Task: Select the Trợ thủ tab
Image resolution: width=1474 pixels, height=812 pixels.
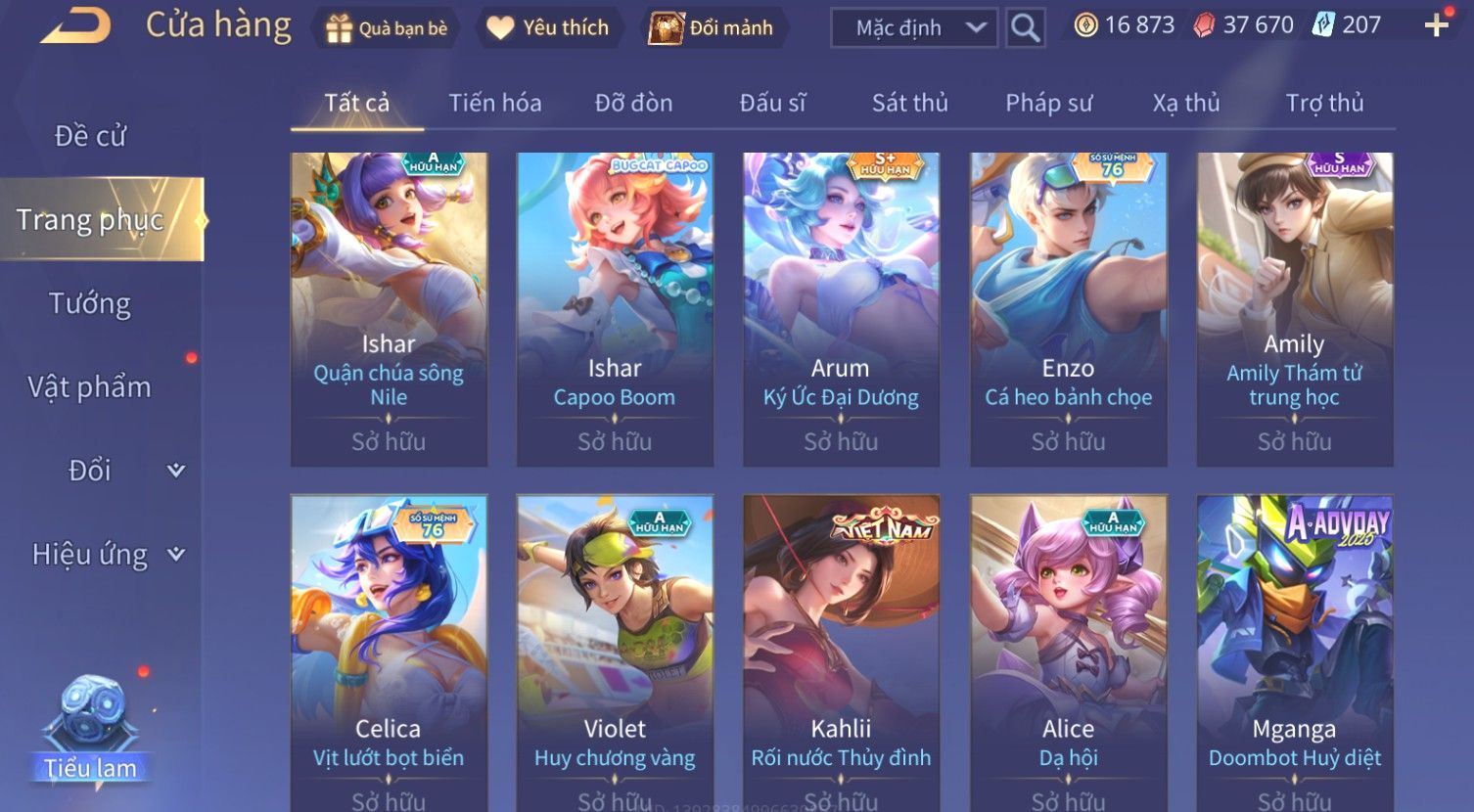Action: tap(1324, 103)
